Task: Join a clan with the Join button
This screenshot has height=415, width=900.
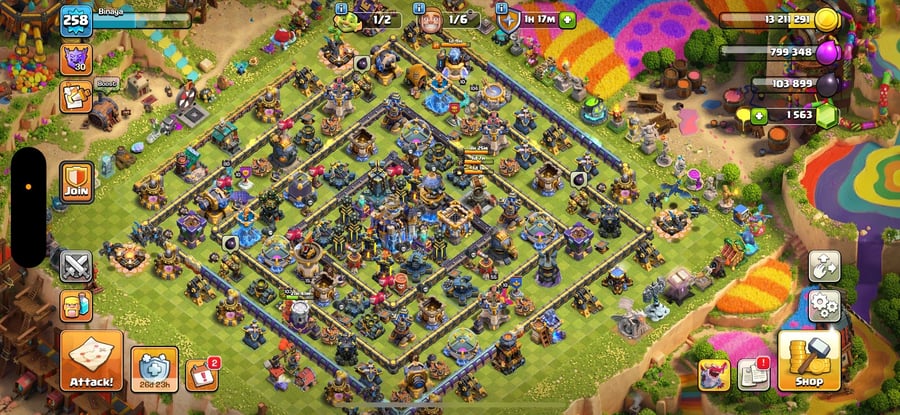Action: tap(76, 182)
